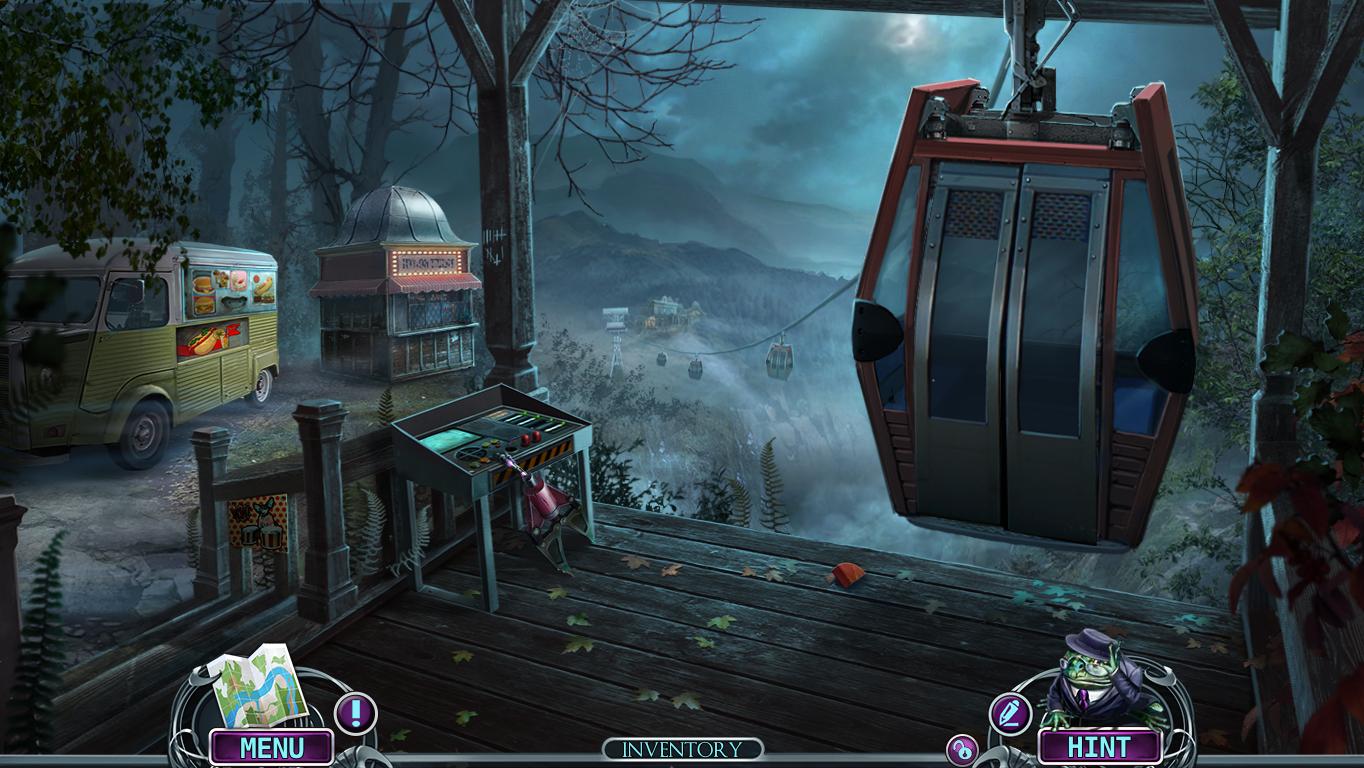Use the Hint button
1364x768 pixels.
tap(1099, 747)
